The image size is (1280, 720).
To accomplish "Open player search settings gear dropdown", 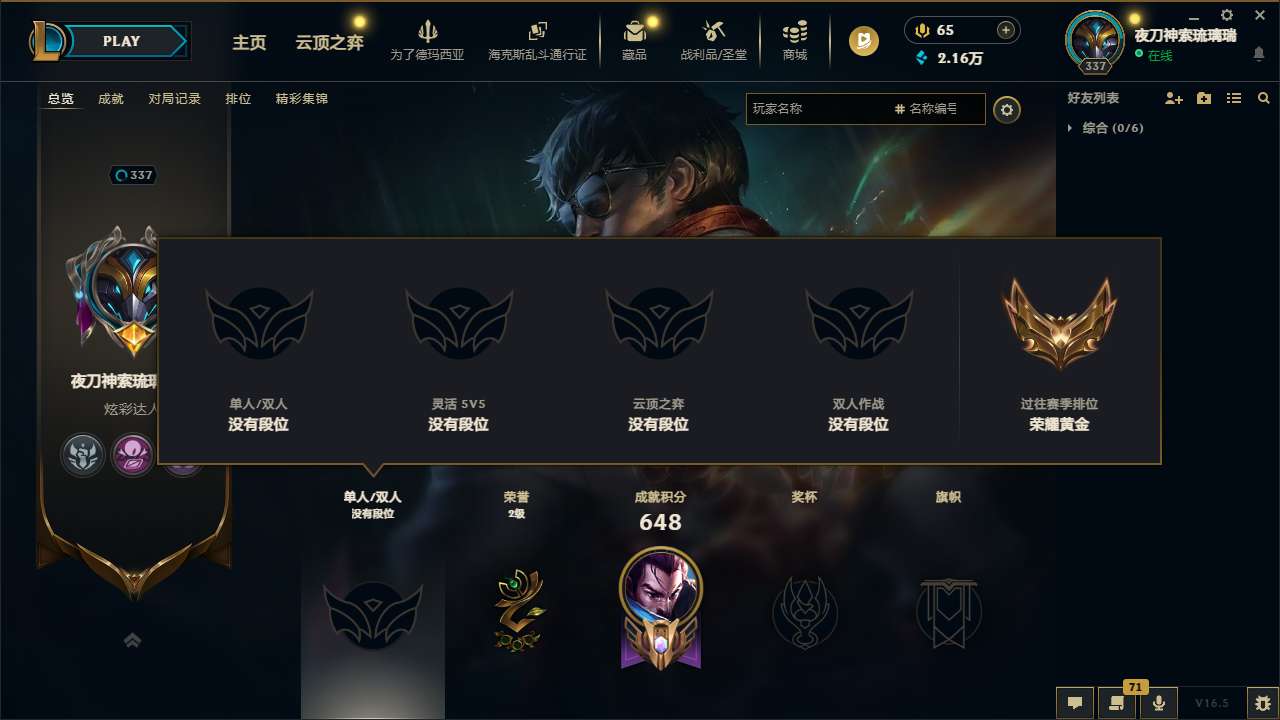I will (x=1007, y=109).
